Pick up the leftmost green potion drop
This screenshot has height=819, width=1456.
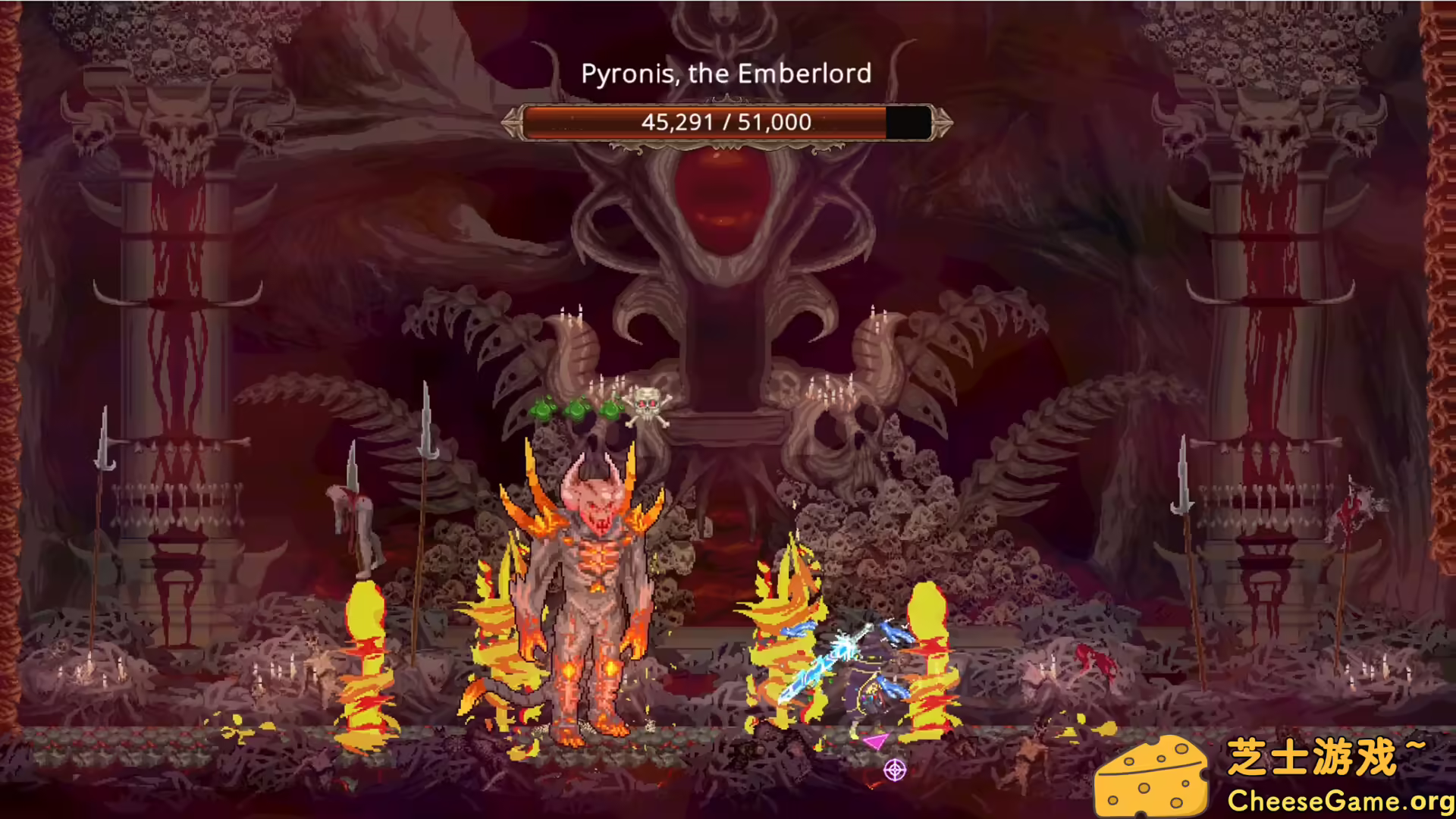click(543, 409)
